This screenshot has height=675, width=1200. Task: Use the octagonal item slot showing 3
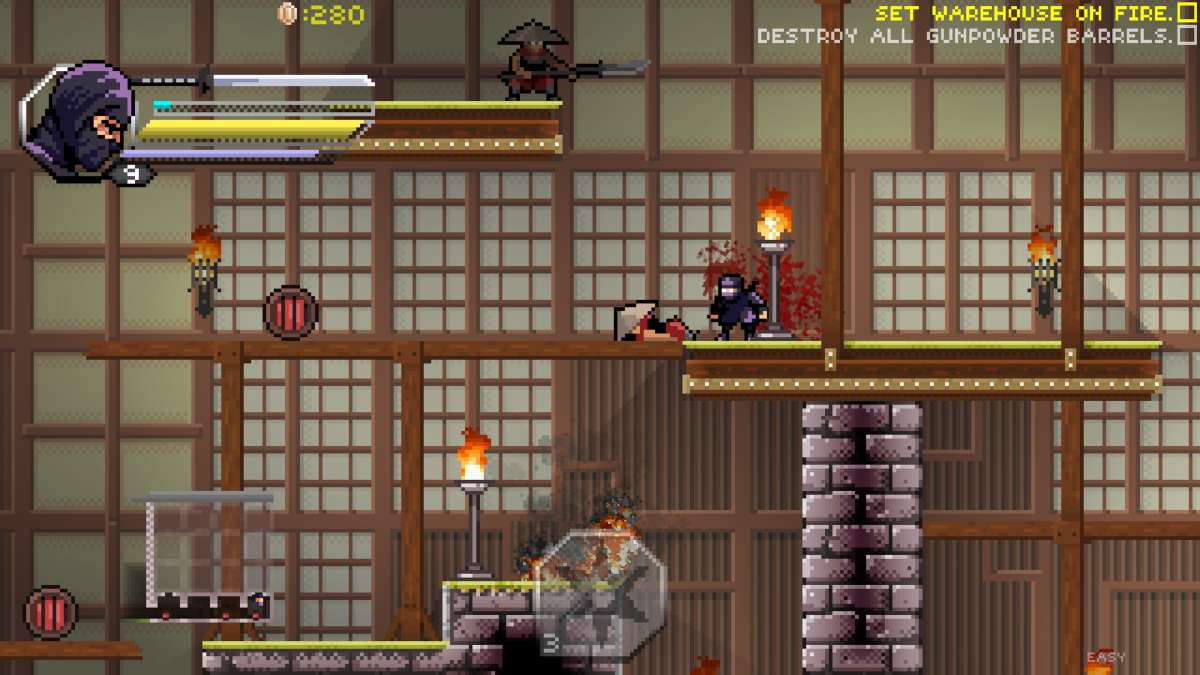click(x=600, y=593)
